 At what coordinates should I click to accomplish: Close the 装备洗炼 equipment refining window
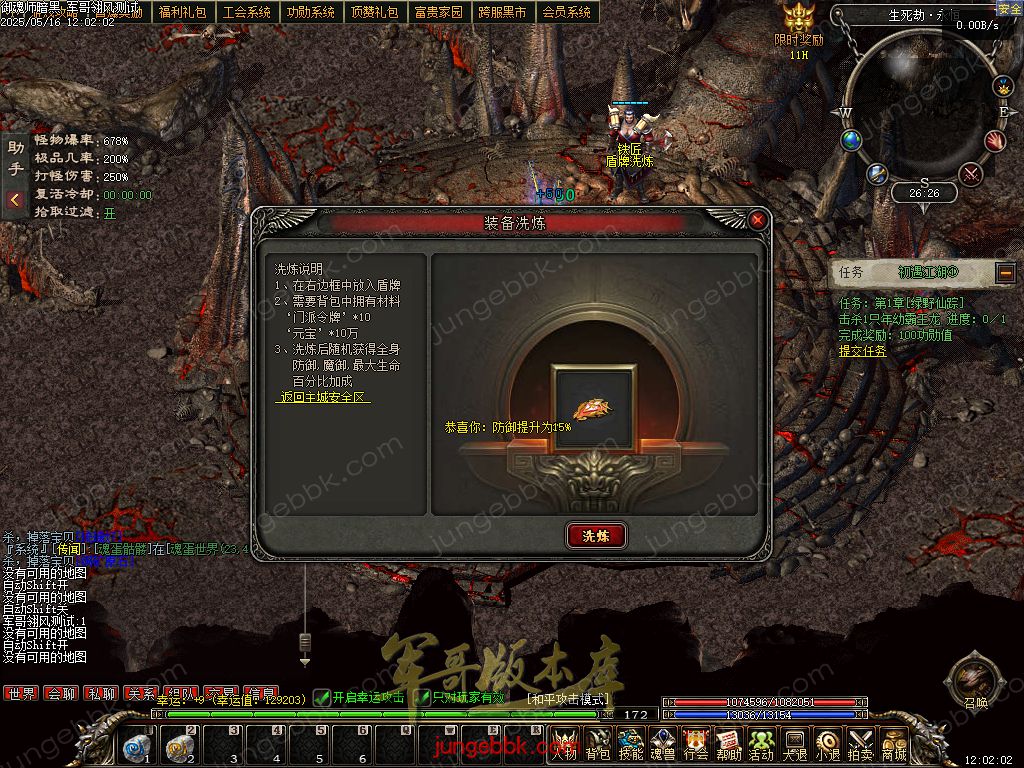coord(758,220)
